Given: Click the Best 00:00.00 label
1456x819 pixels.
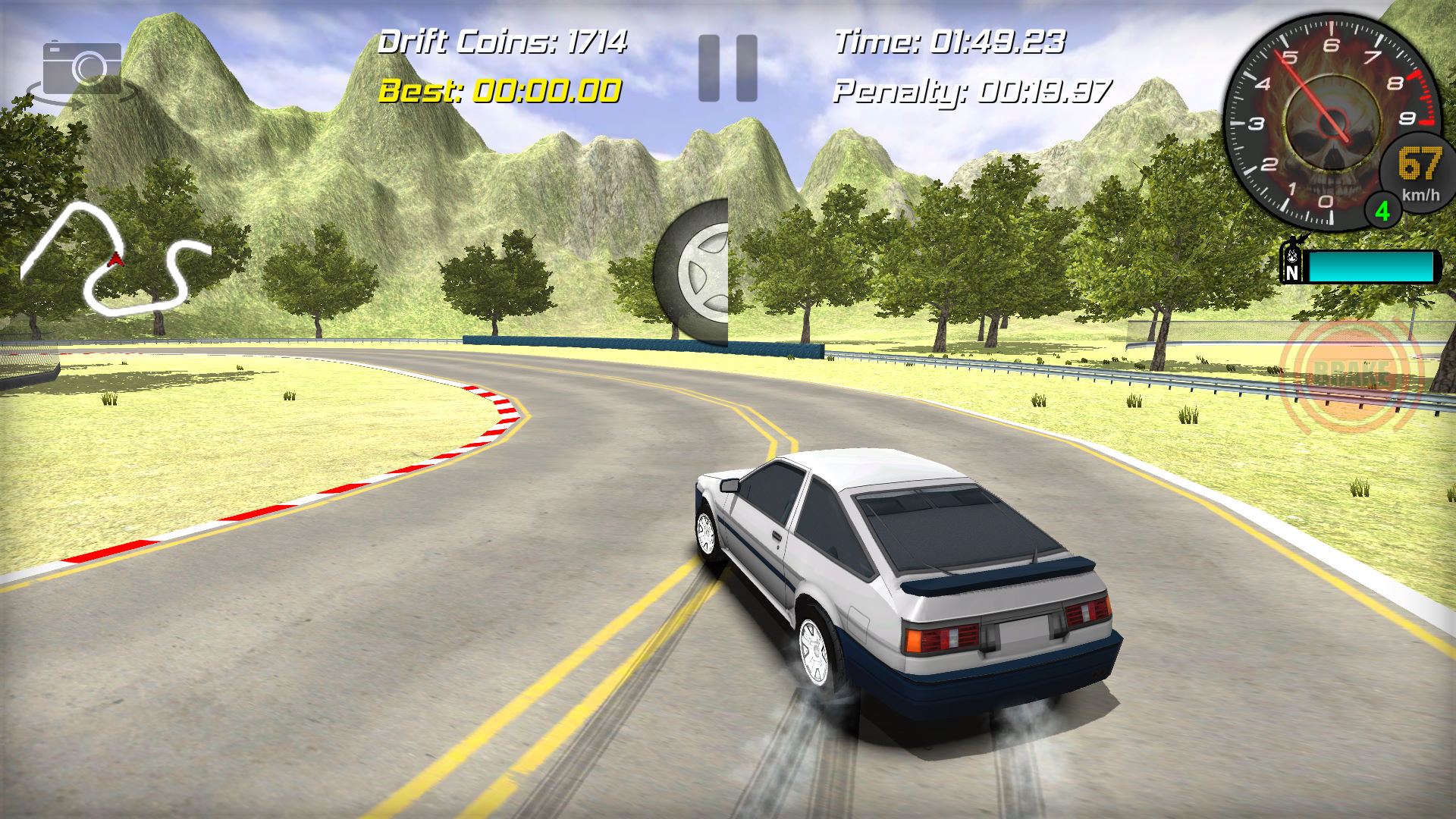Looking at the screenshot, I should coord(500,92).
